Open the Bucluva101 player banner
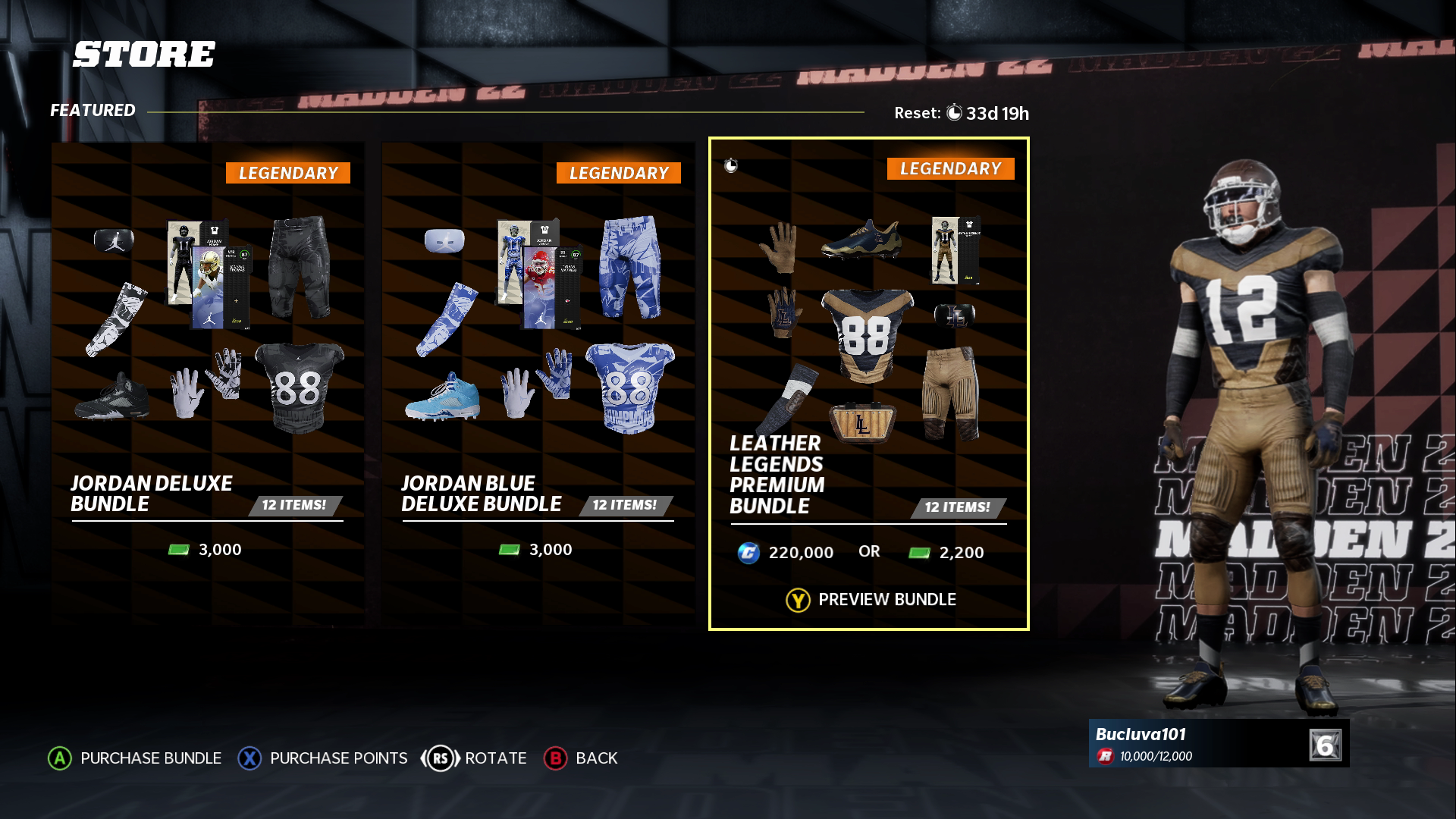 (x=1218, y=744)
